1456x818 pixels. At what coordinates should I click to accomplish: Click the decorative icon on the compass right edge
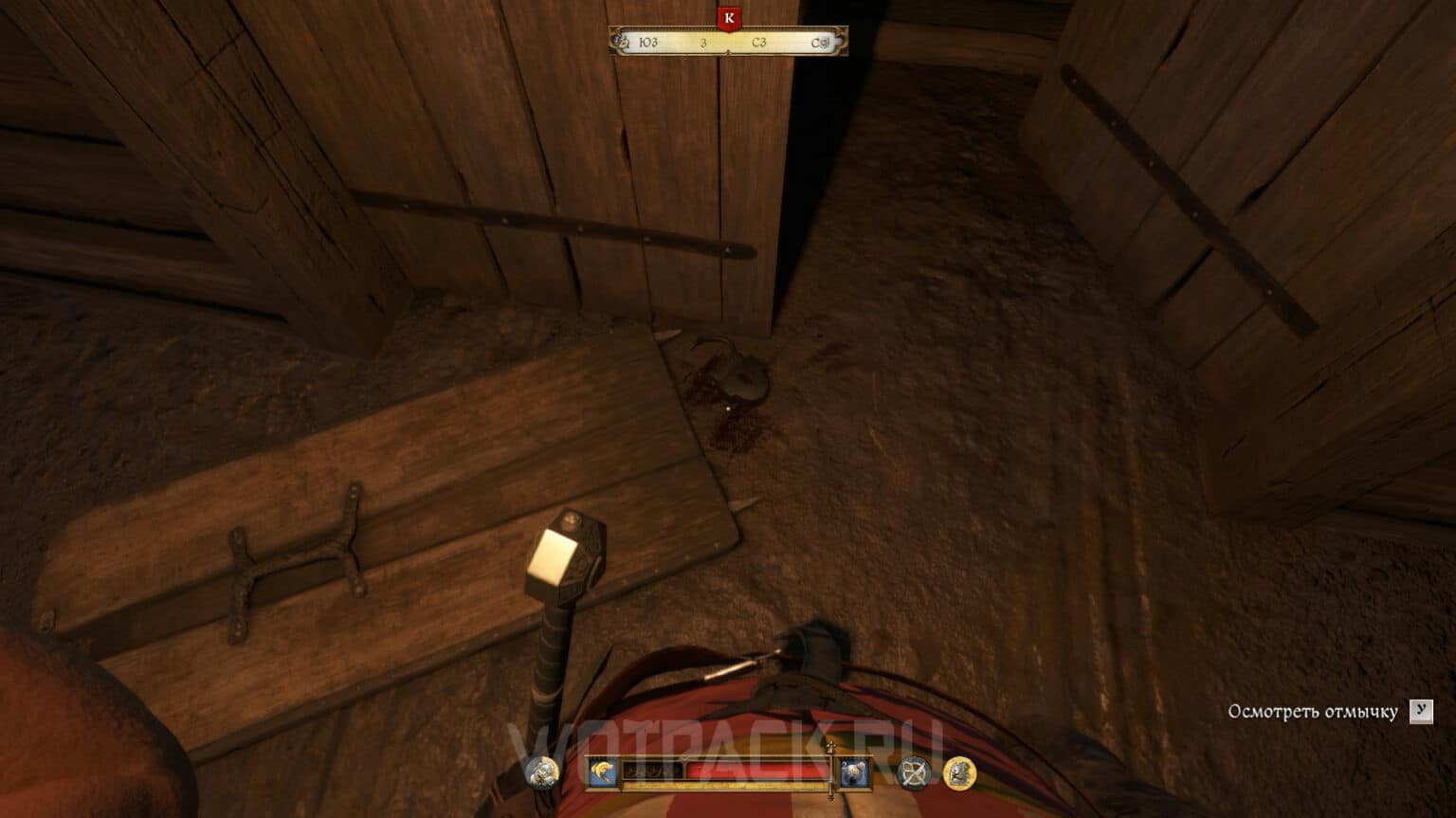tap(826, 42)
